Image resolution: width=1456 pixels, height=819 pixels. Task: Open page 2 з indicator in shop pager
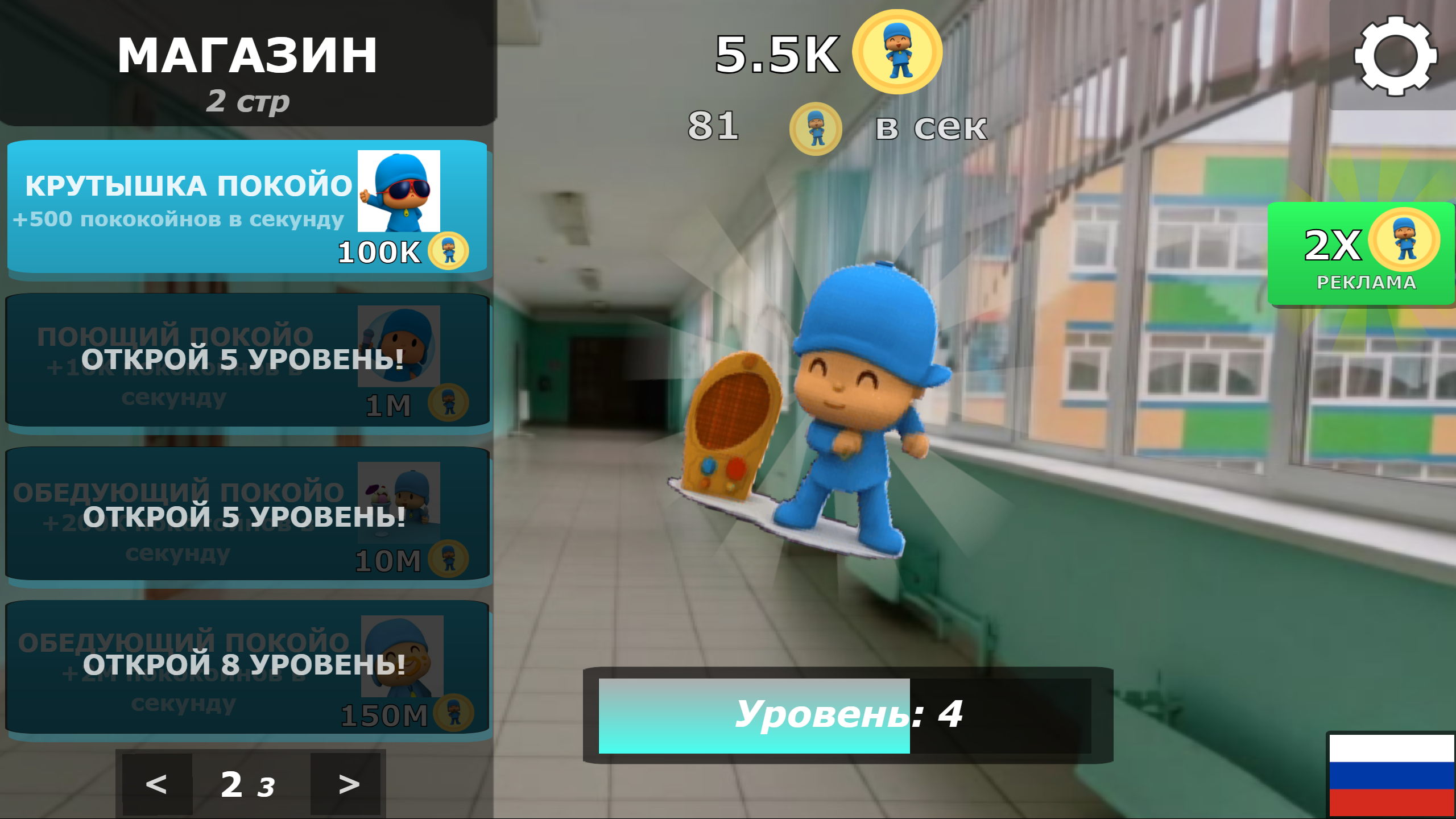[x=247, y=785]
